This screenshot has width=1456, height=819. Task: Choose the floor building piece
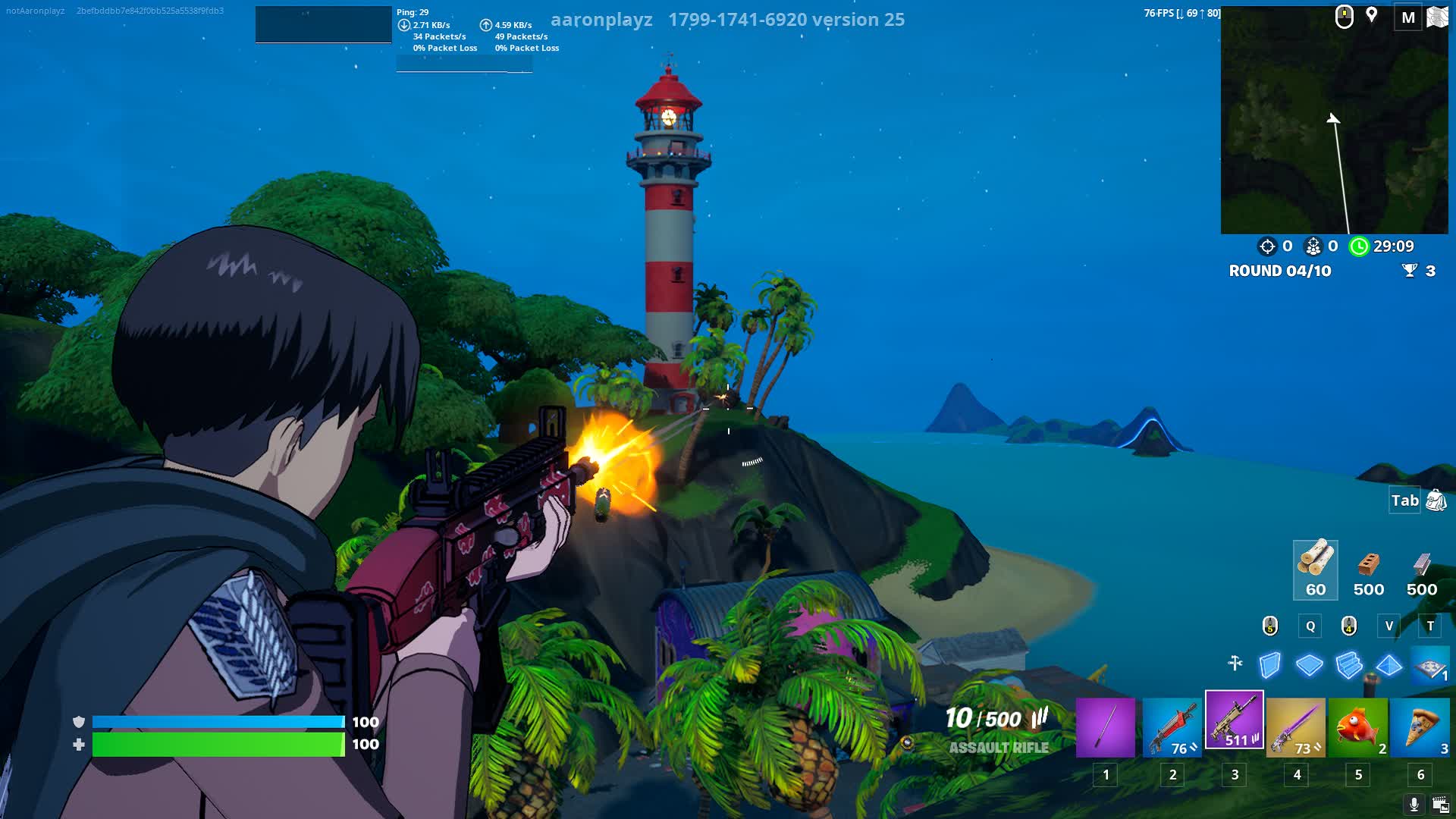(x=1310, y=665)
